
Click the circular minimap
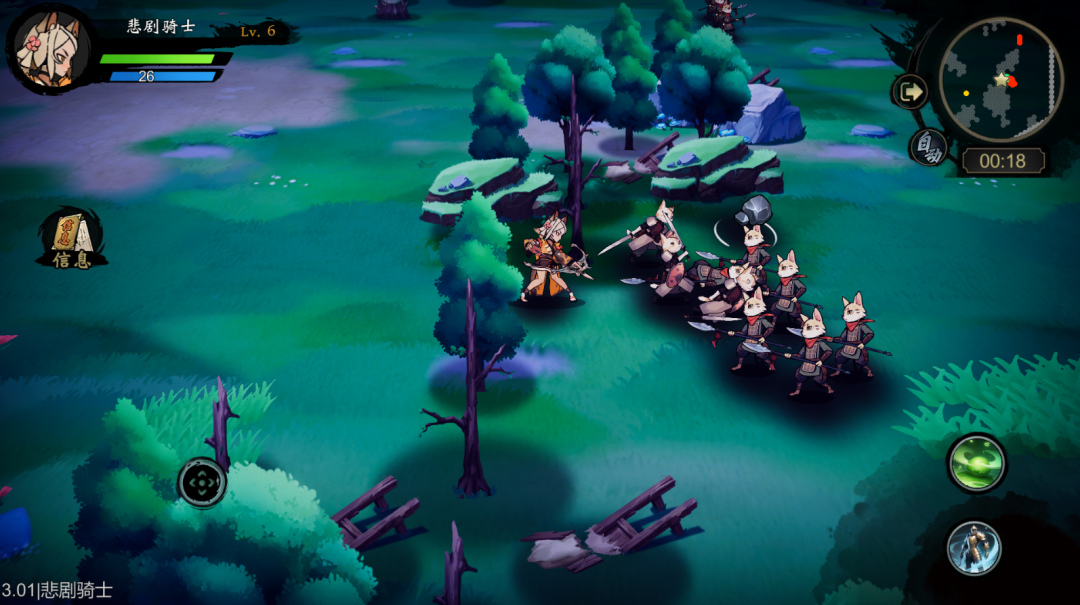[1000, 80]
